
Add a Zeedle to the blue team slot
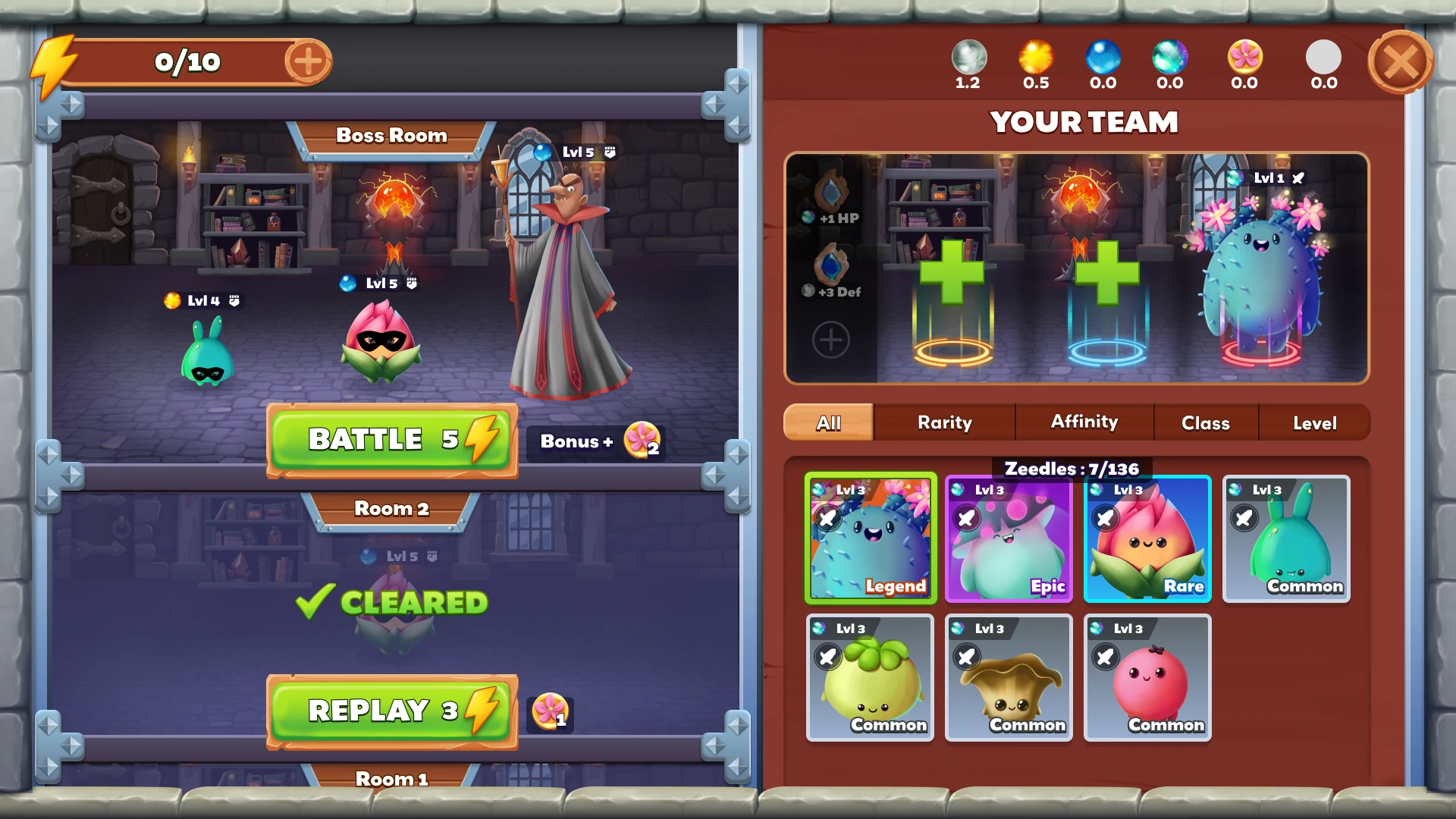coord(1107,275)
